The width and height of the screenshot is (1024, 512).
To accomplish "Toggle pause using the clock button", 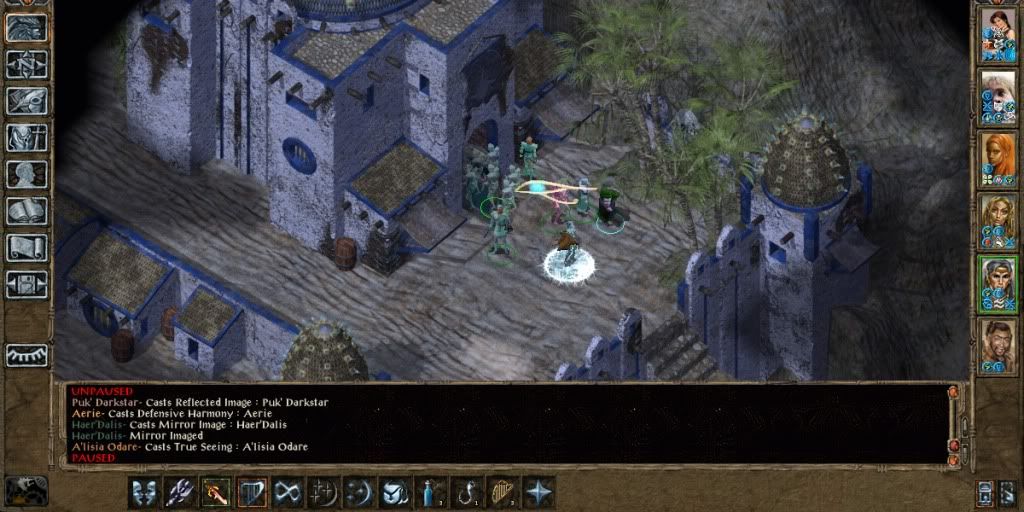I will tap(26, 490).
